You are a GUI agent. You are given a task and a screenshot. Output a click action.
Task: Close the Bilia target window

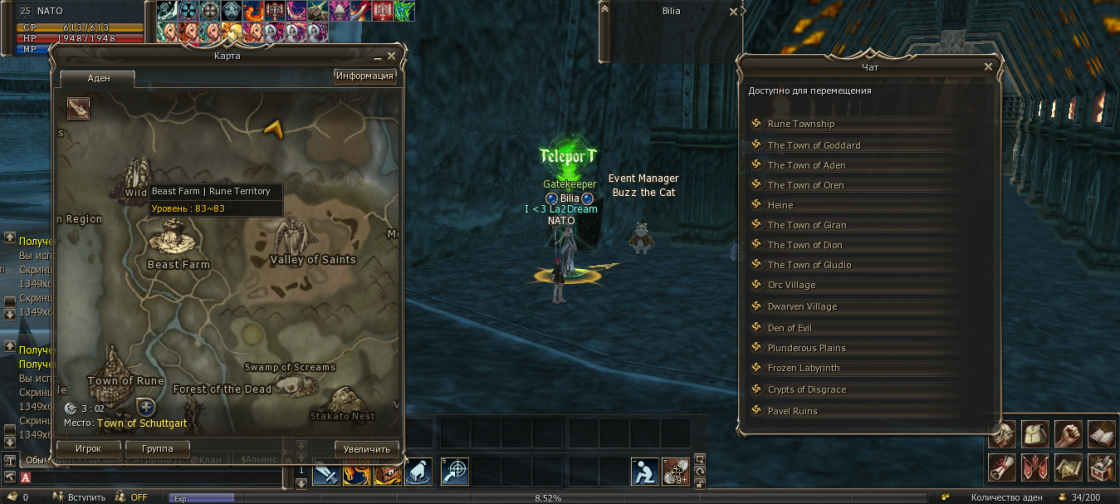pos(733,13)
